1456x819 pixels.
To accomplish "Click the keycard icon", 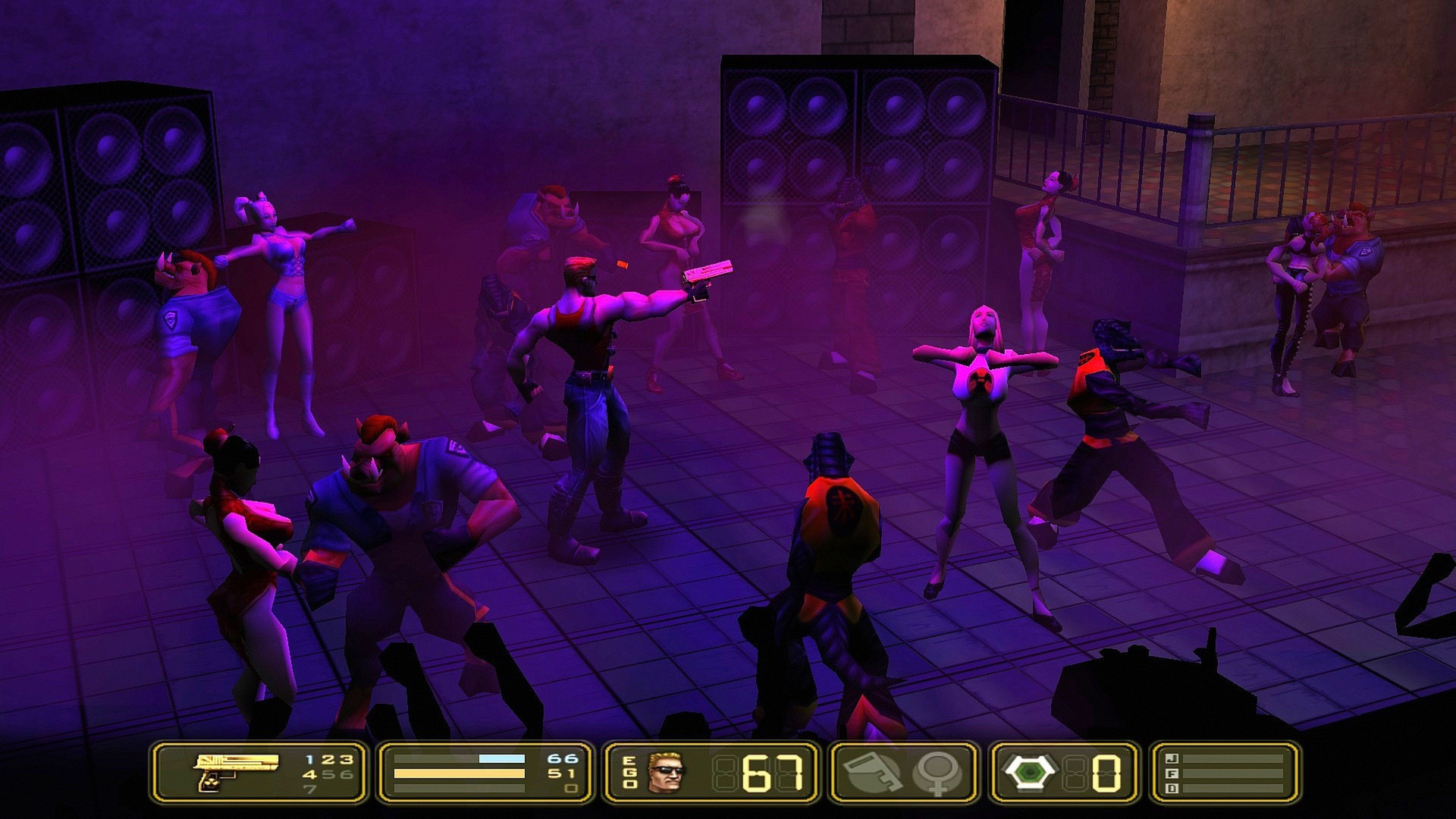I will click(872, 772).
